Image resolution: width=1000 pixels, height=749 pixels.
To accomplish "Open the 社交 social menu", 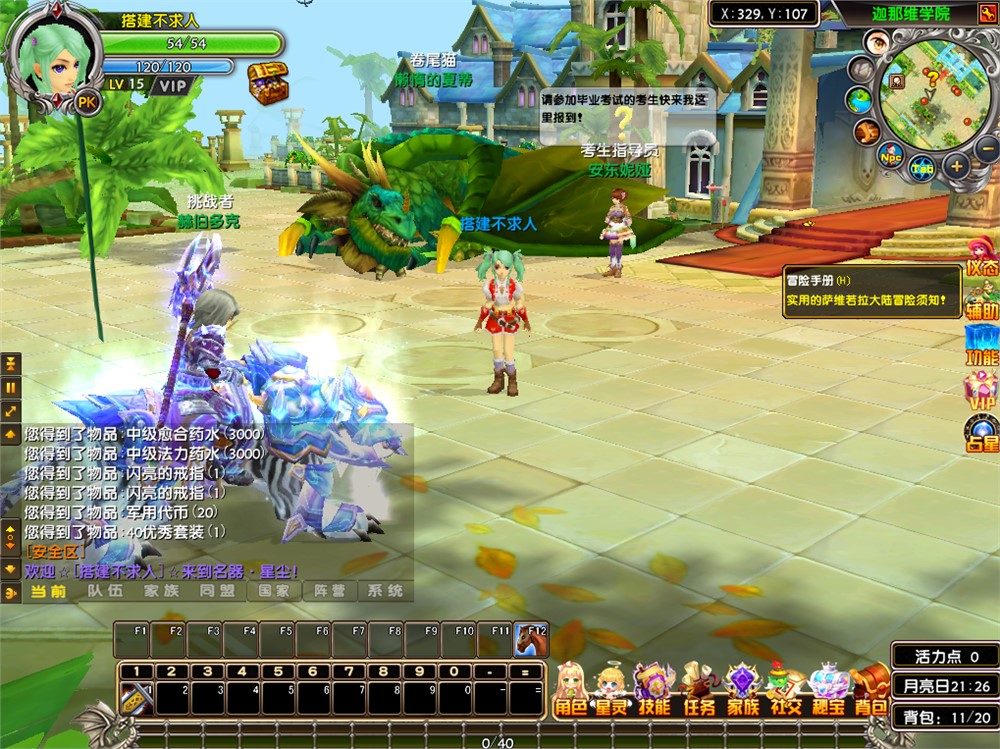I will point(785,690).
